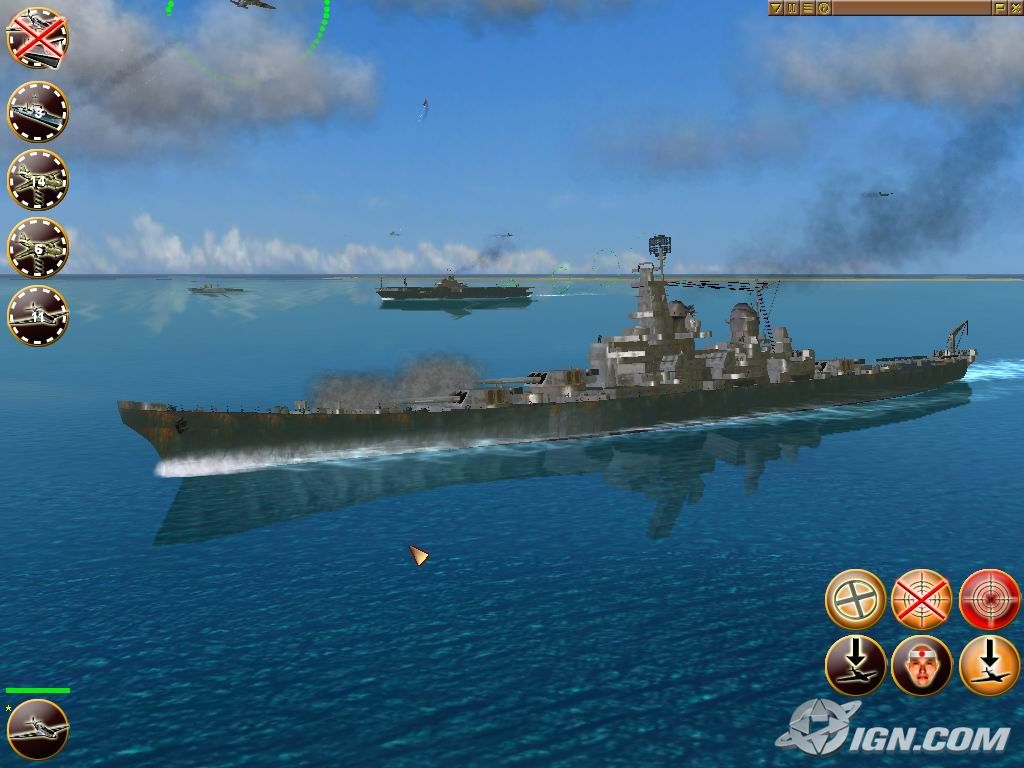Open the down-triangle dropdown in top bar
Screen dimensions: 1024x768
tap(776, 8)
